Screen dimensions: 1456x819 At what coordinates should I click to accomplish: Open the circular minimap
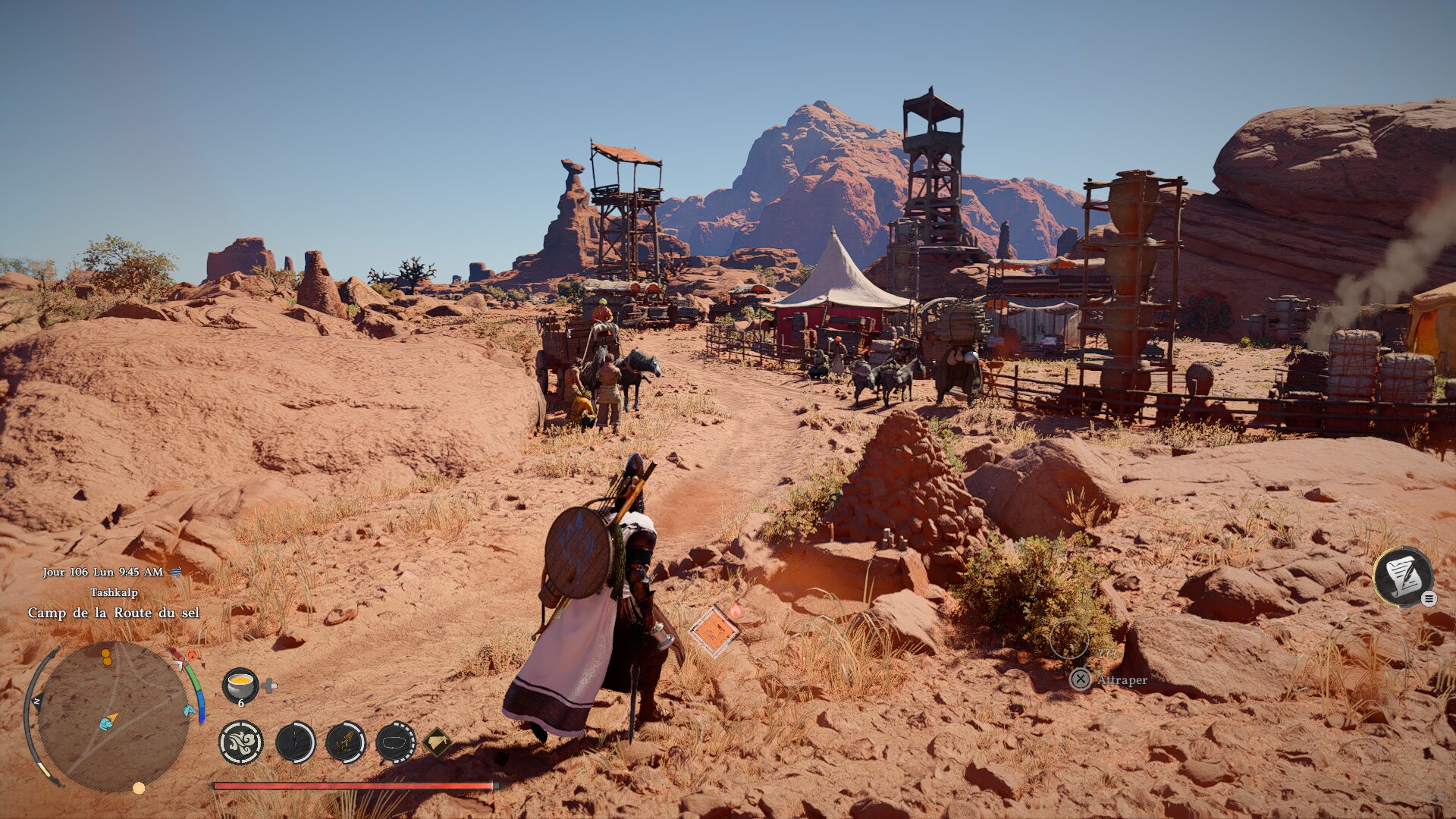(112, 716)
